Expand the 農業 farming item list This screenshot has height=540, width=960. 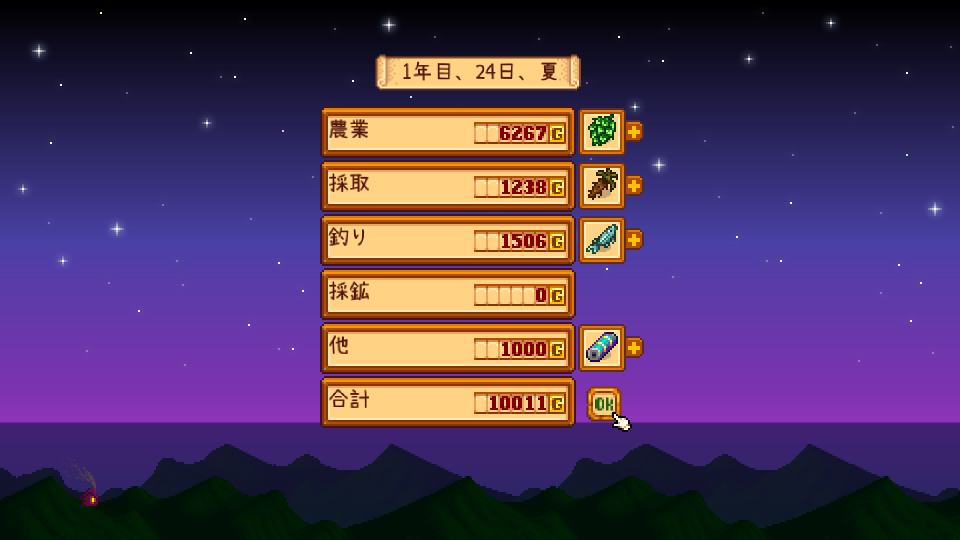pyautogui.click(x=634, y=131)
